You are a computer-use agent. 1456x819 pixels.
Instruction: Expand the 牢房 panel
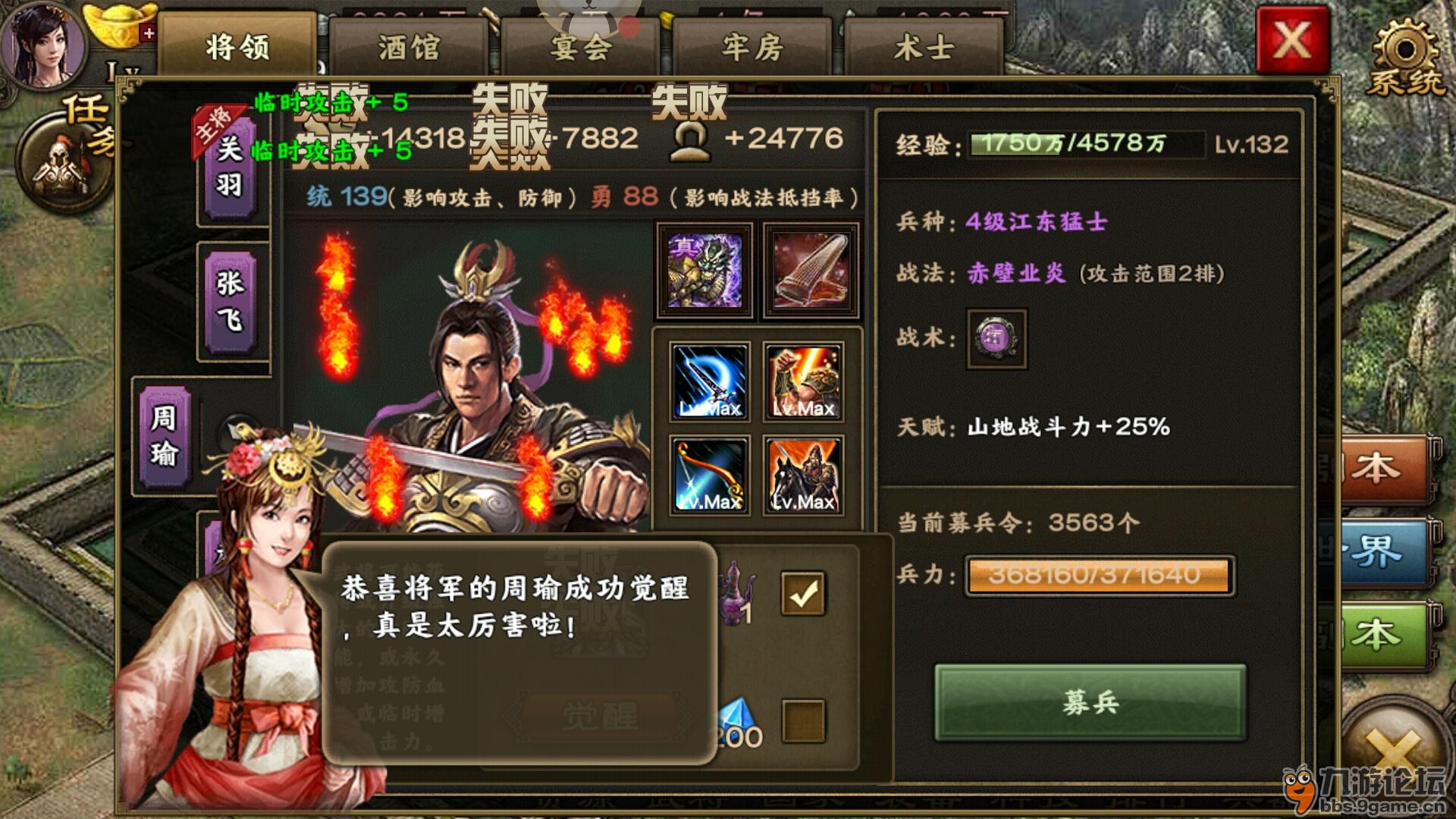(x=751, y=45)
